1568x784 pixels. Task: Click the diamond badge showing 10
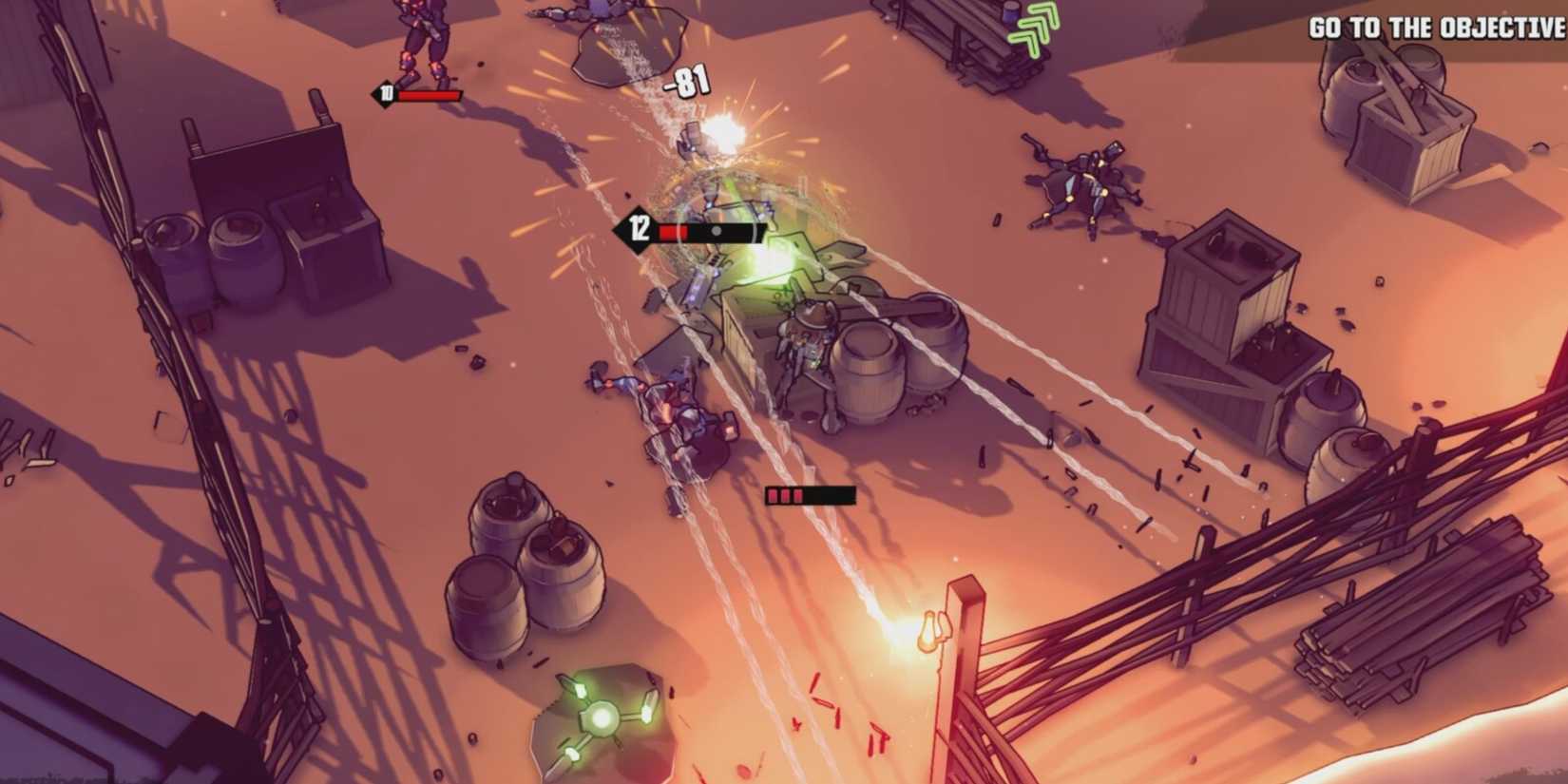(384, 95)
